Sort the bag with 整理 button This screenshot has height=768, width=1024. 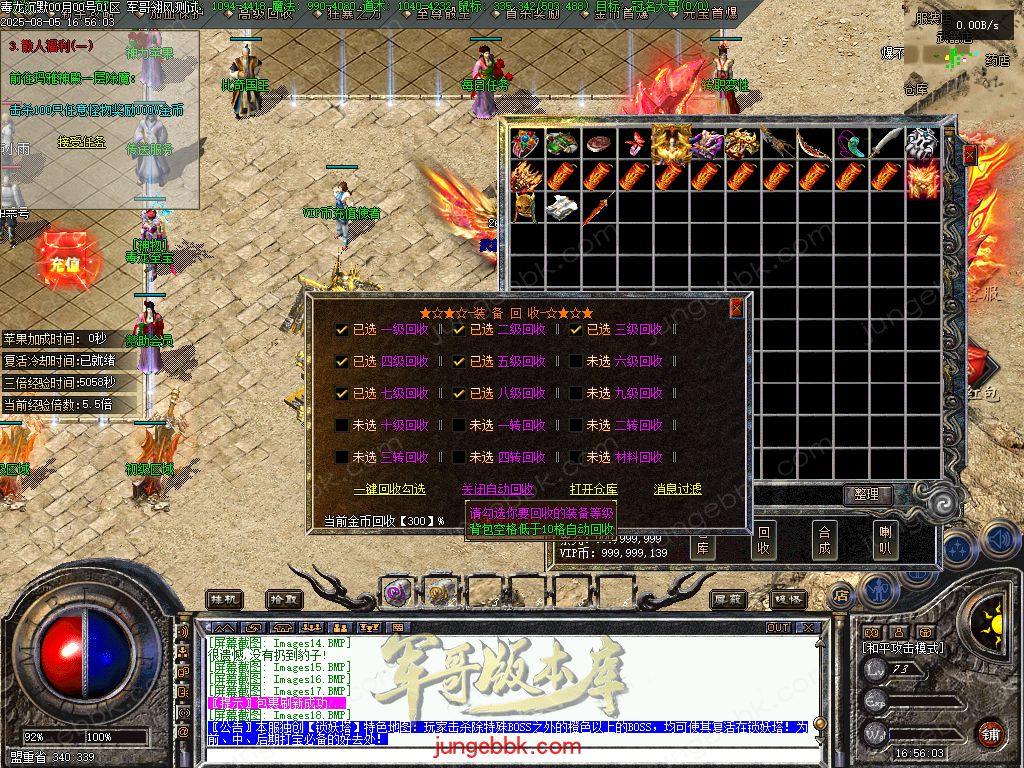click(x=866, y=494)
